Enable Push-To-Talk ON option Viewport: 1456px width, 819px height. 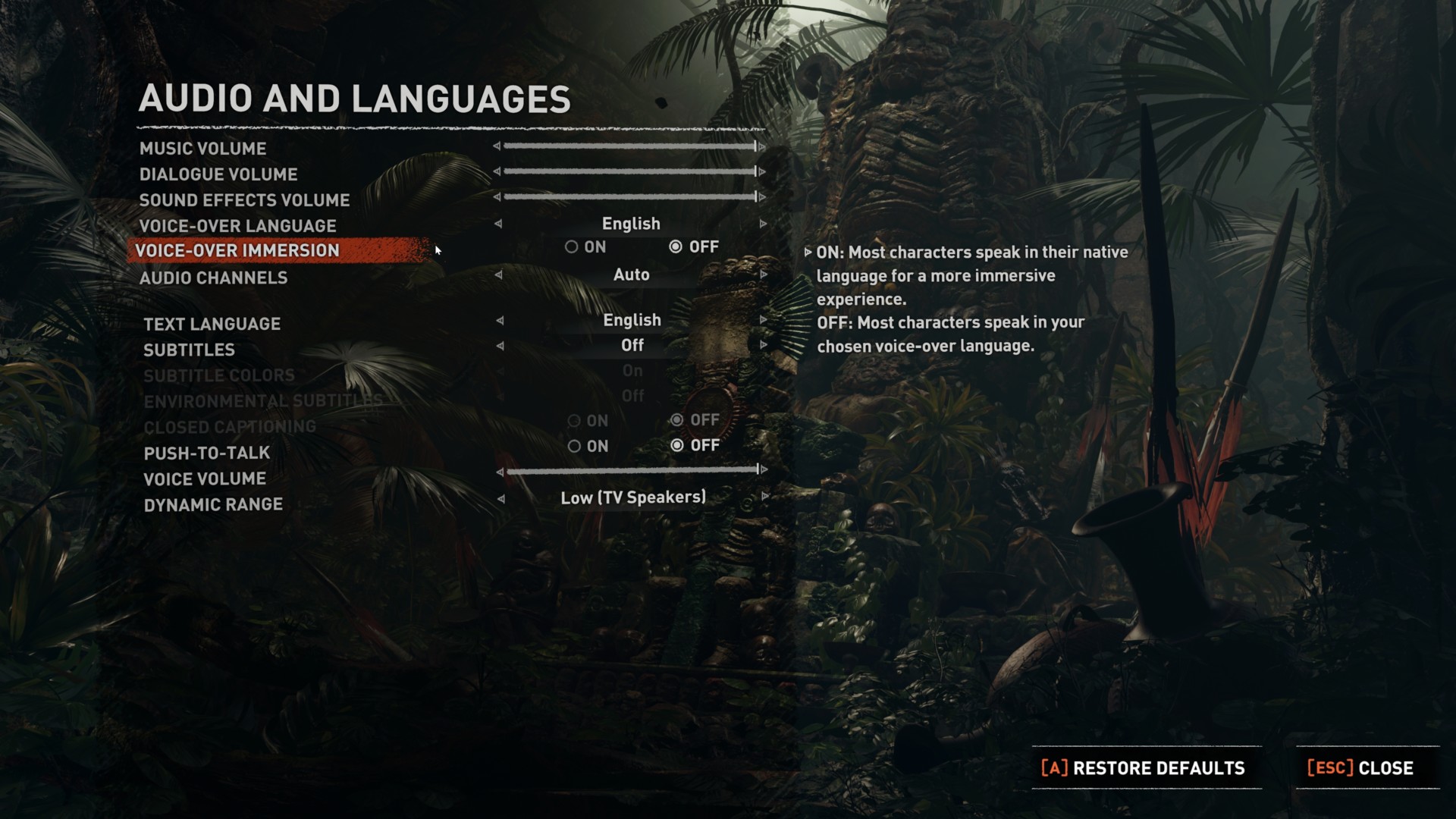[574, 447]
